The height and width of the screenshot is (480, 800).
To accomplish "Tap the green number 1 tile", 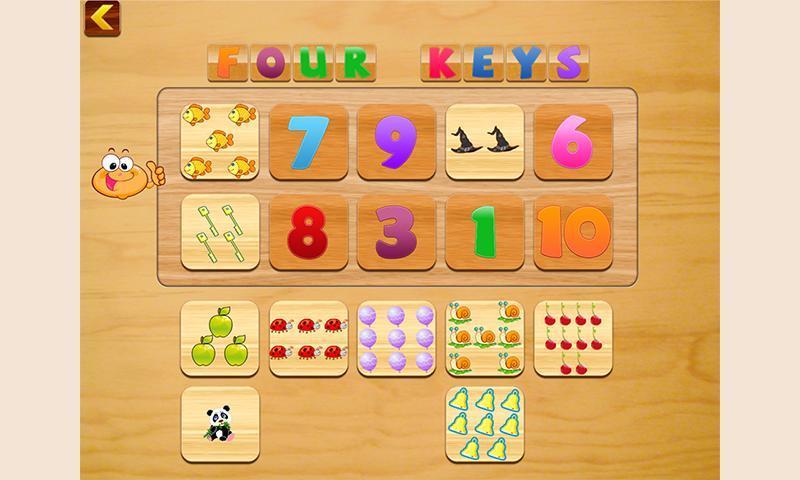I will [484, 232].
